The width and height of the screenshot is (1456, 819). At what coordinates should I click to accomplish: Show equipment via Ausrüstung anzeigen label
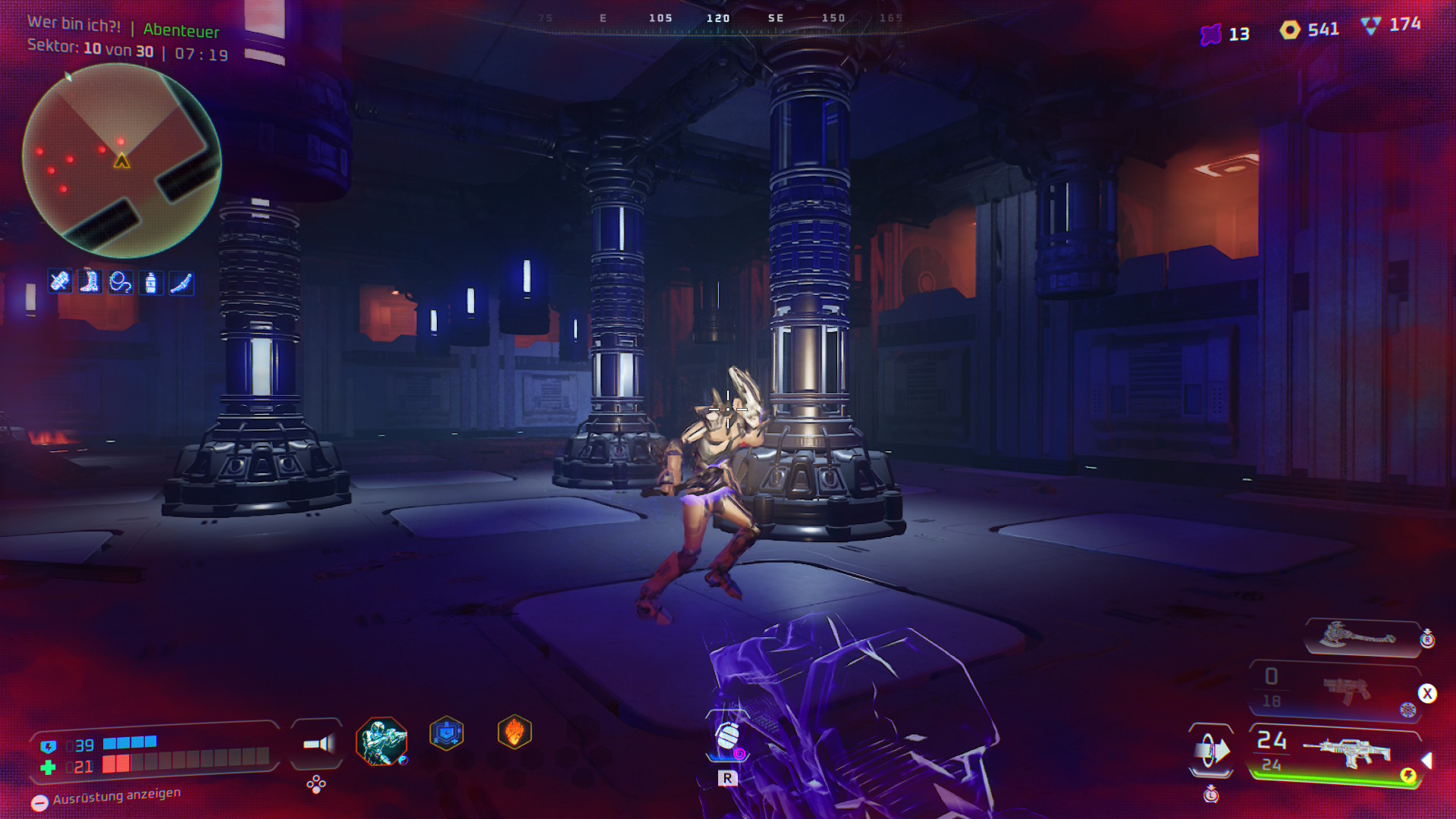click(116, 795)
